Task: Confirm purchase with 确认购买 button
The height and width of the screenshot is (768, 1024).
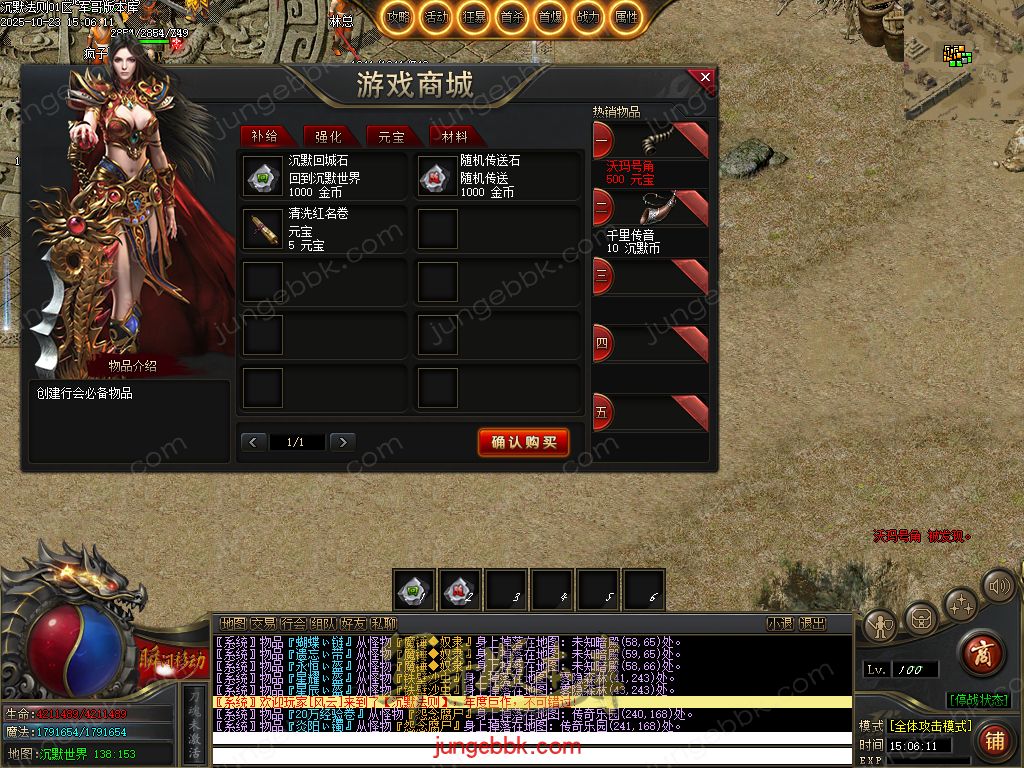Action: (524, 442)
